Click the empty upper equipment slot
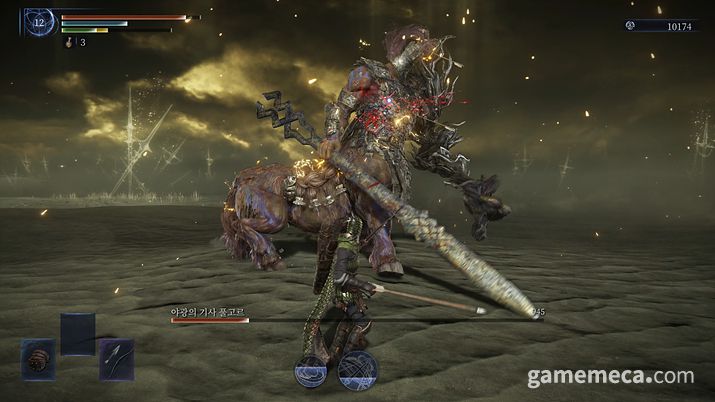This screenshot has height=402, width=715. pos(77,333)
